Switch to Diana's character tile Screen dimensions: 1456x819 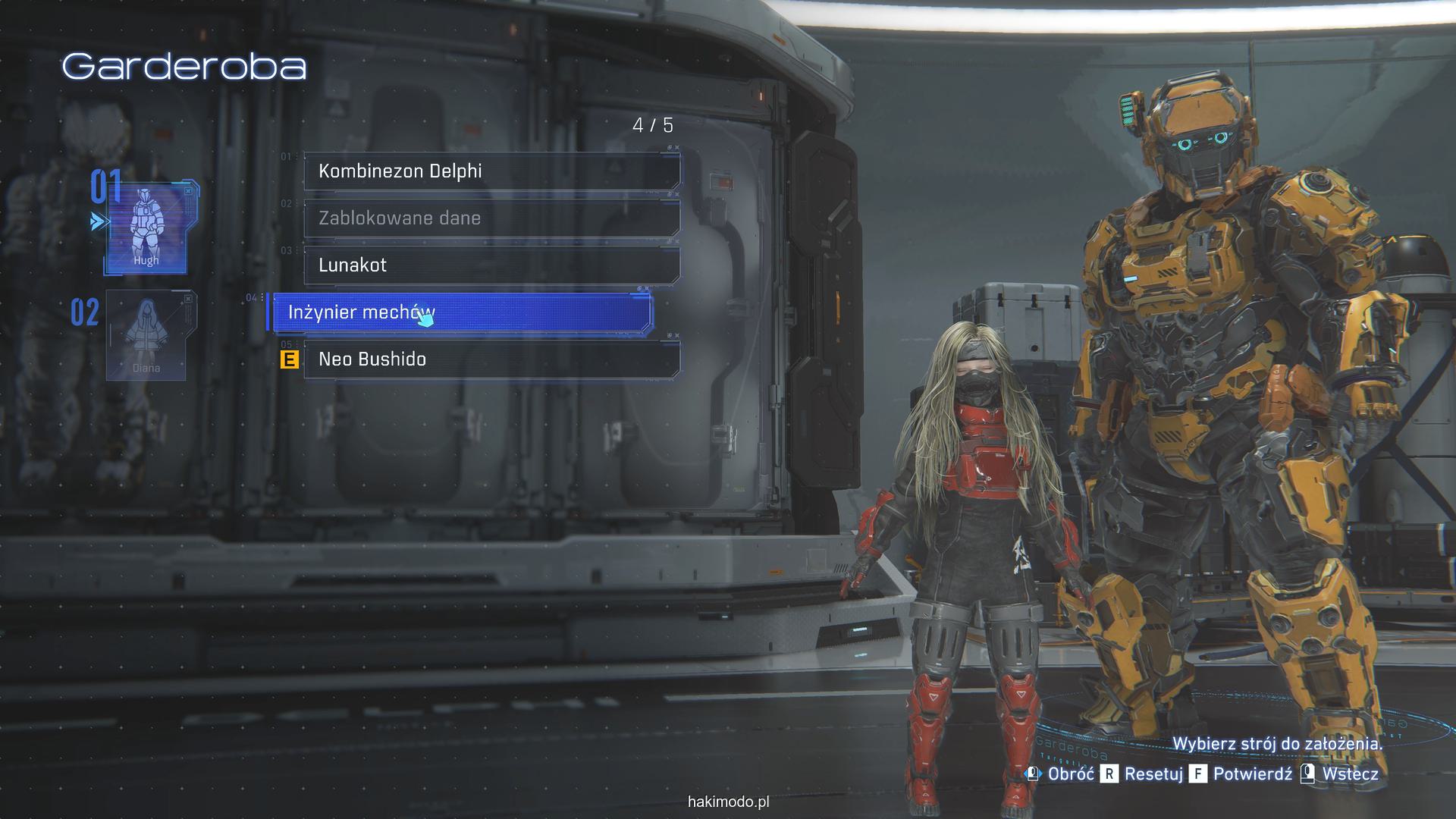tap(147, 335)
